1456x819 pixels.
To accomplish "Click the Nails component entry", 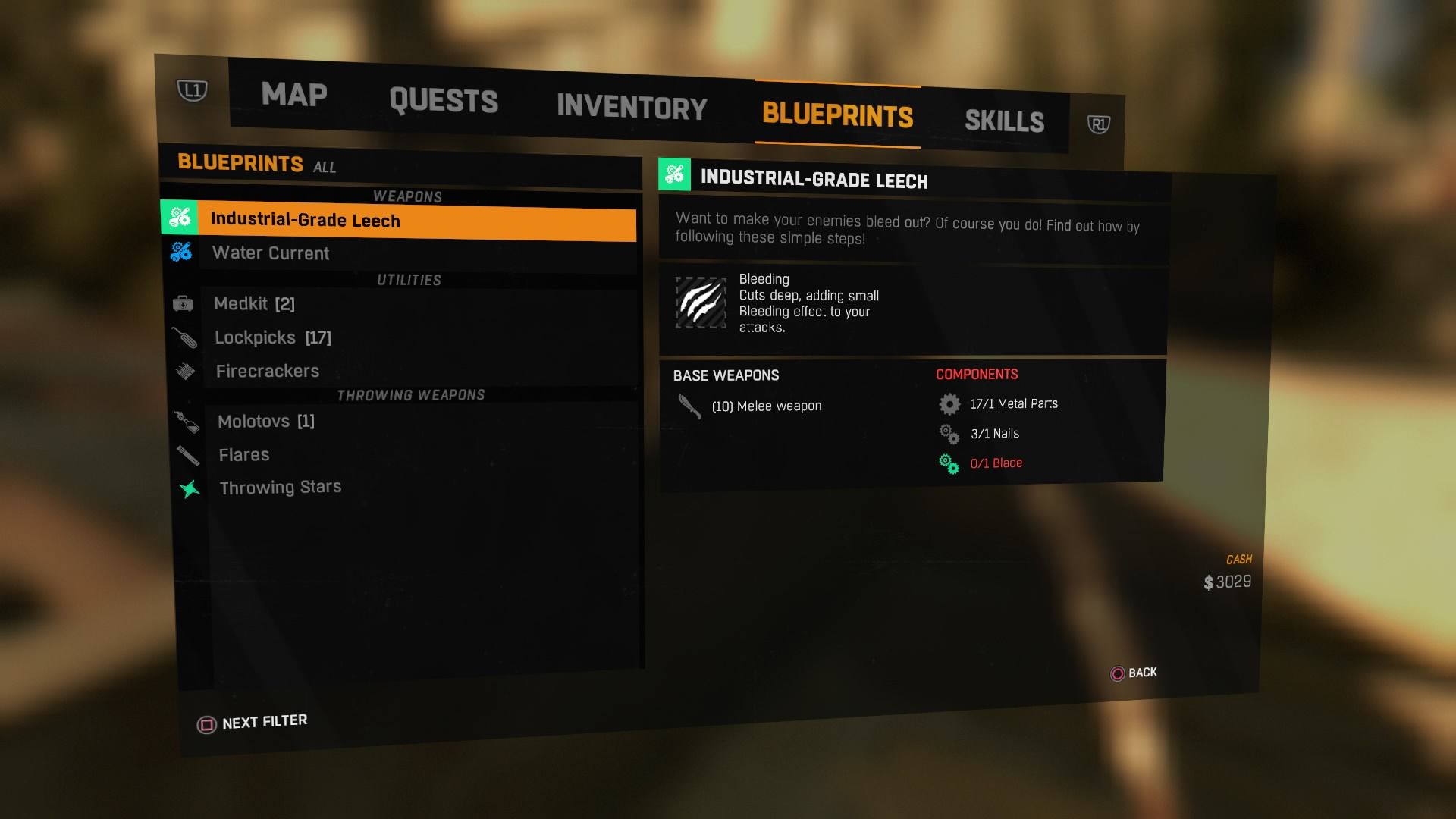I will coord(994,434).
